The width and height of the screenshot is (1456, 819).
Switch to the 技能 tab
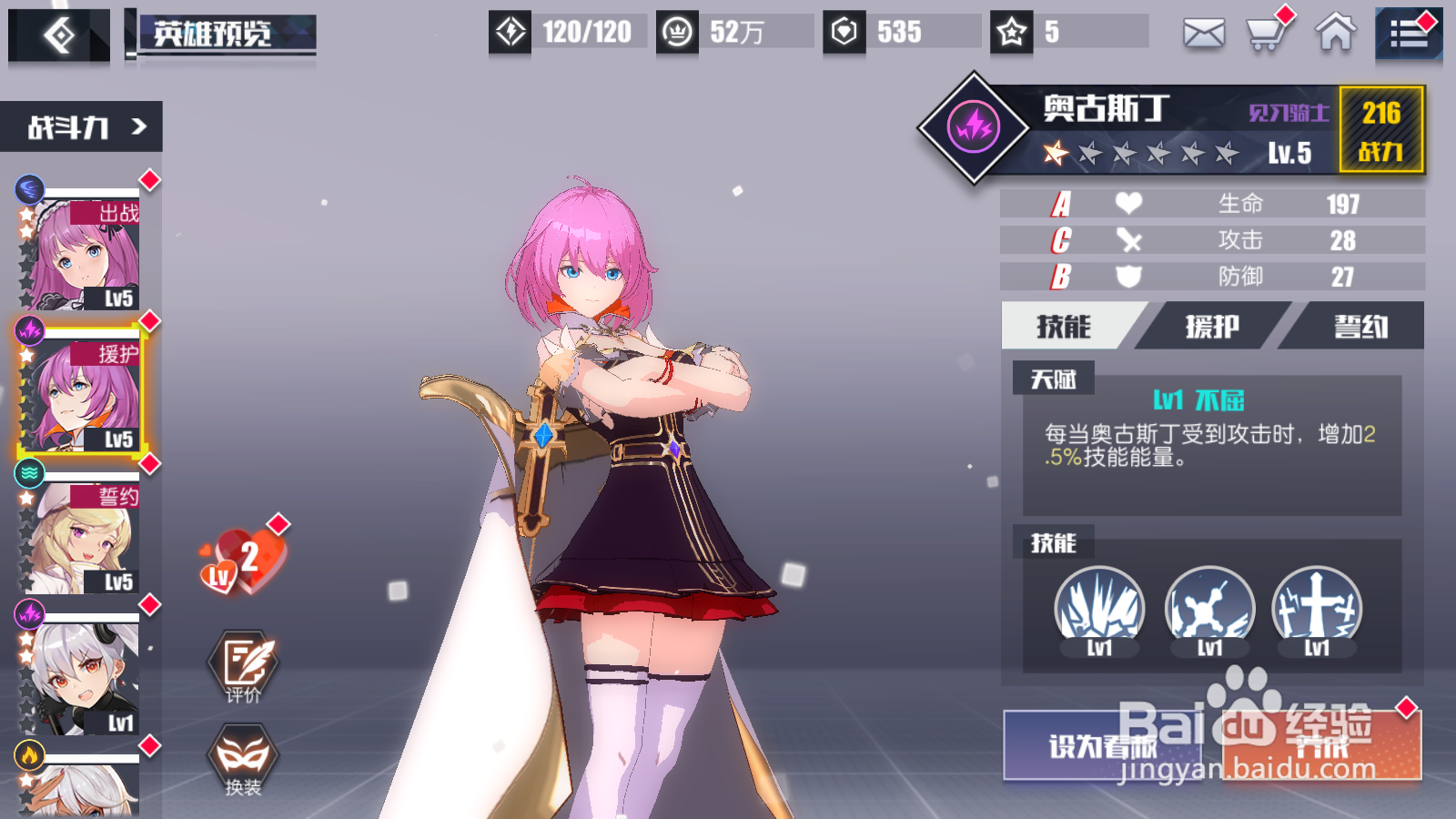click(x=1064, y=327)
